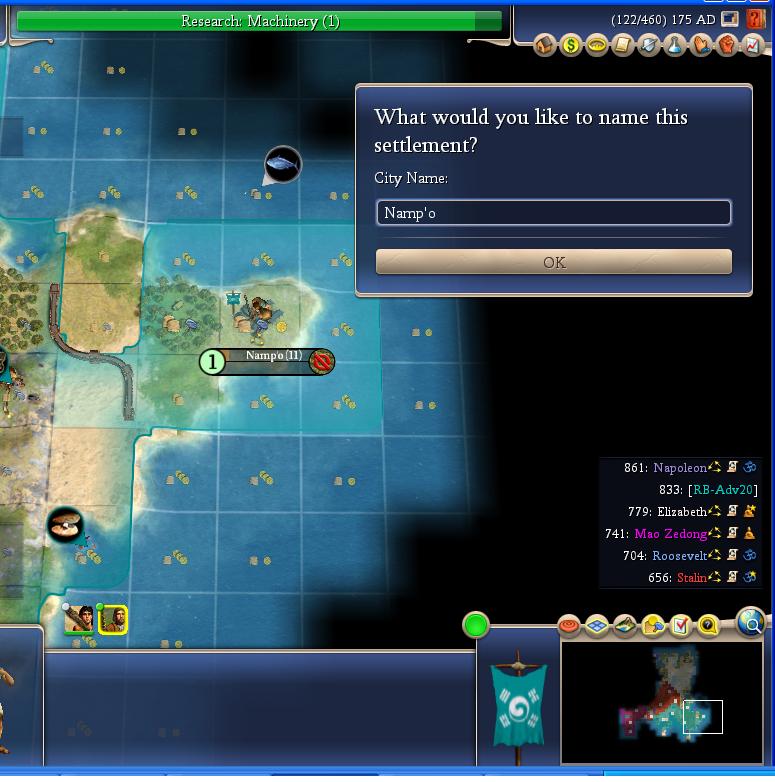Viewport: 775px width, 782px height.
Task: Select Stalin in the scoreboard
Action: tap(691, 578)
